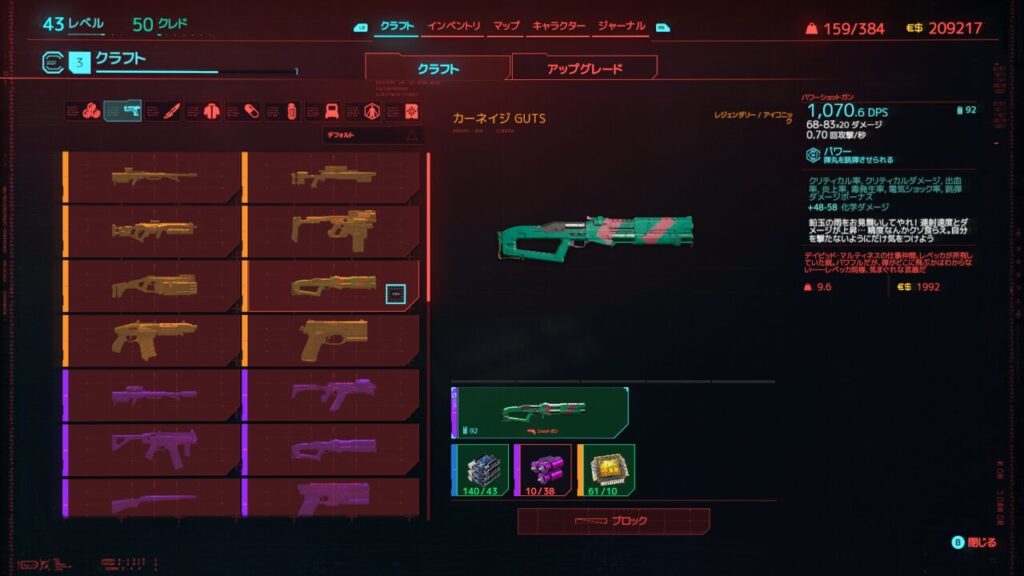The height and width of the screenshot is (576, 1024).
Task: Go to the キャラクター (Character) menu
Action: [558, 26]
